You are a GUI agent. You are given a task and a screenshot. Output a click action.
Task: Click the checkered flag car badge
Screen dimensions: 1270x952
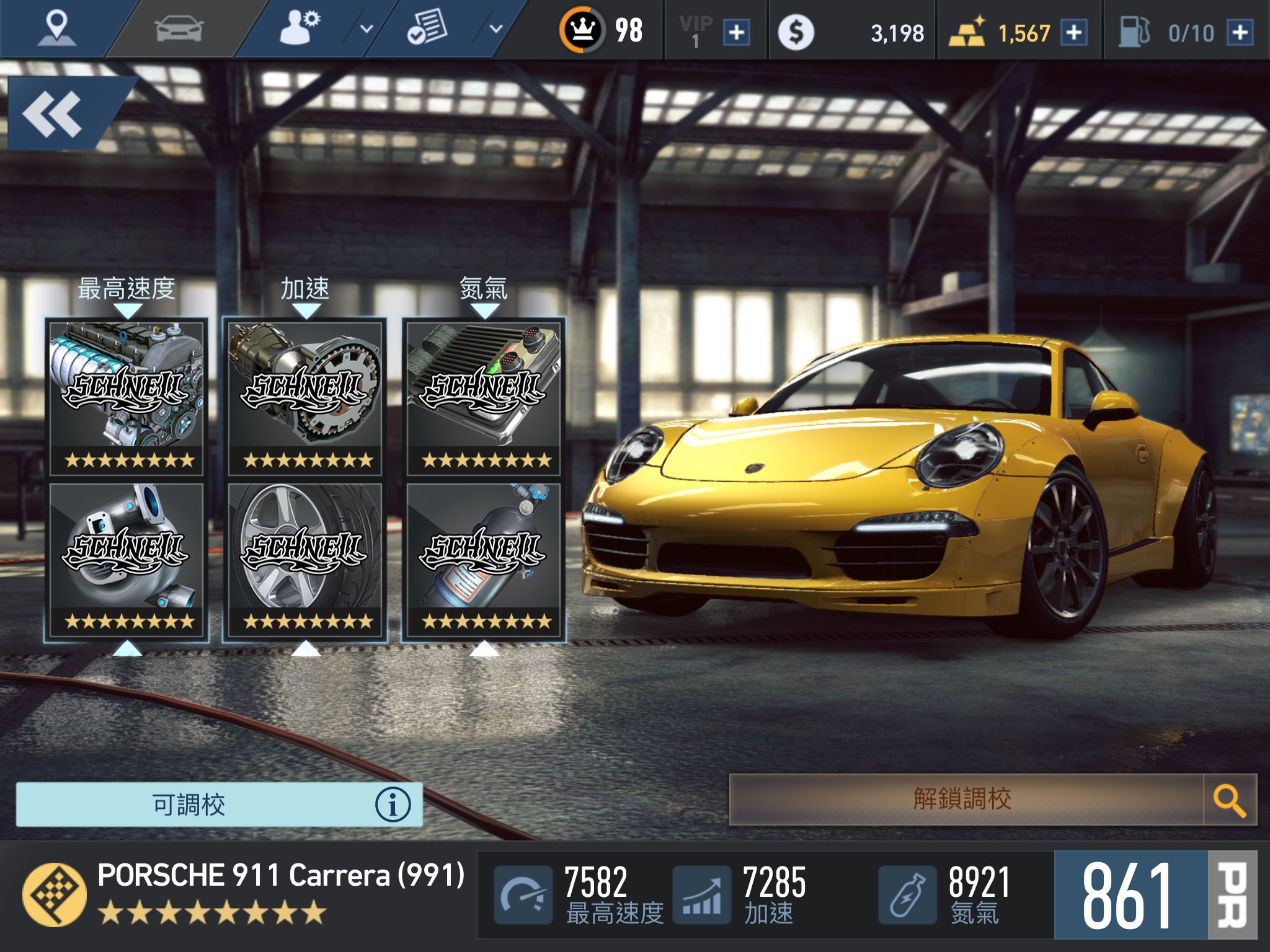[55, 894]
